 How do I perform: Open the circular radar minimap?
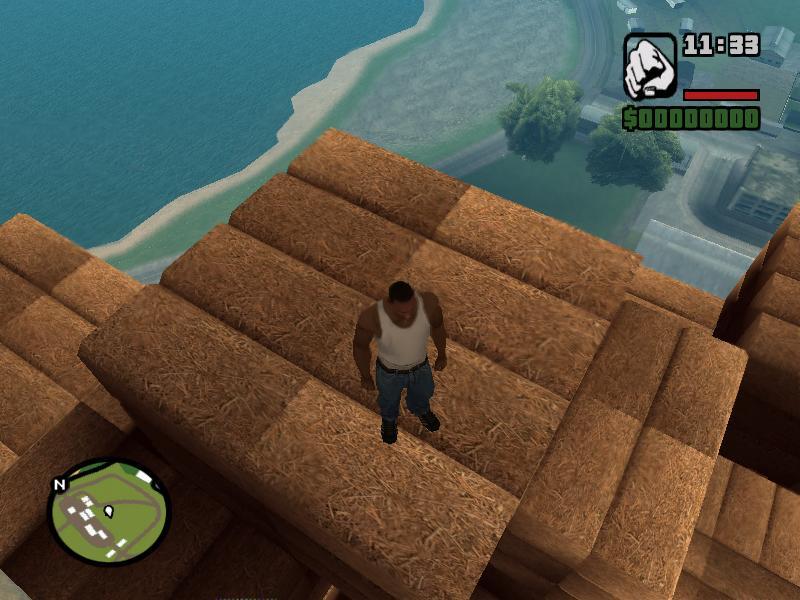click(x=109, y=511)
